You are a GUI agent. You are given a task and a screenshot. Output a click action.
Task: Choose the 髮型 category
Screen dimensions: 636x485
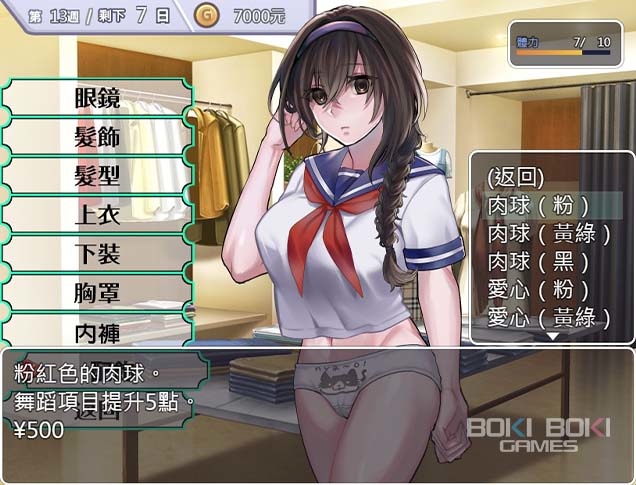tap(97, 176)
